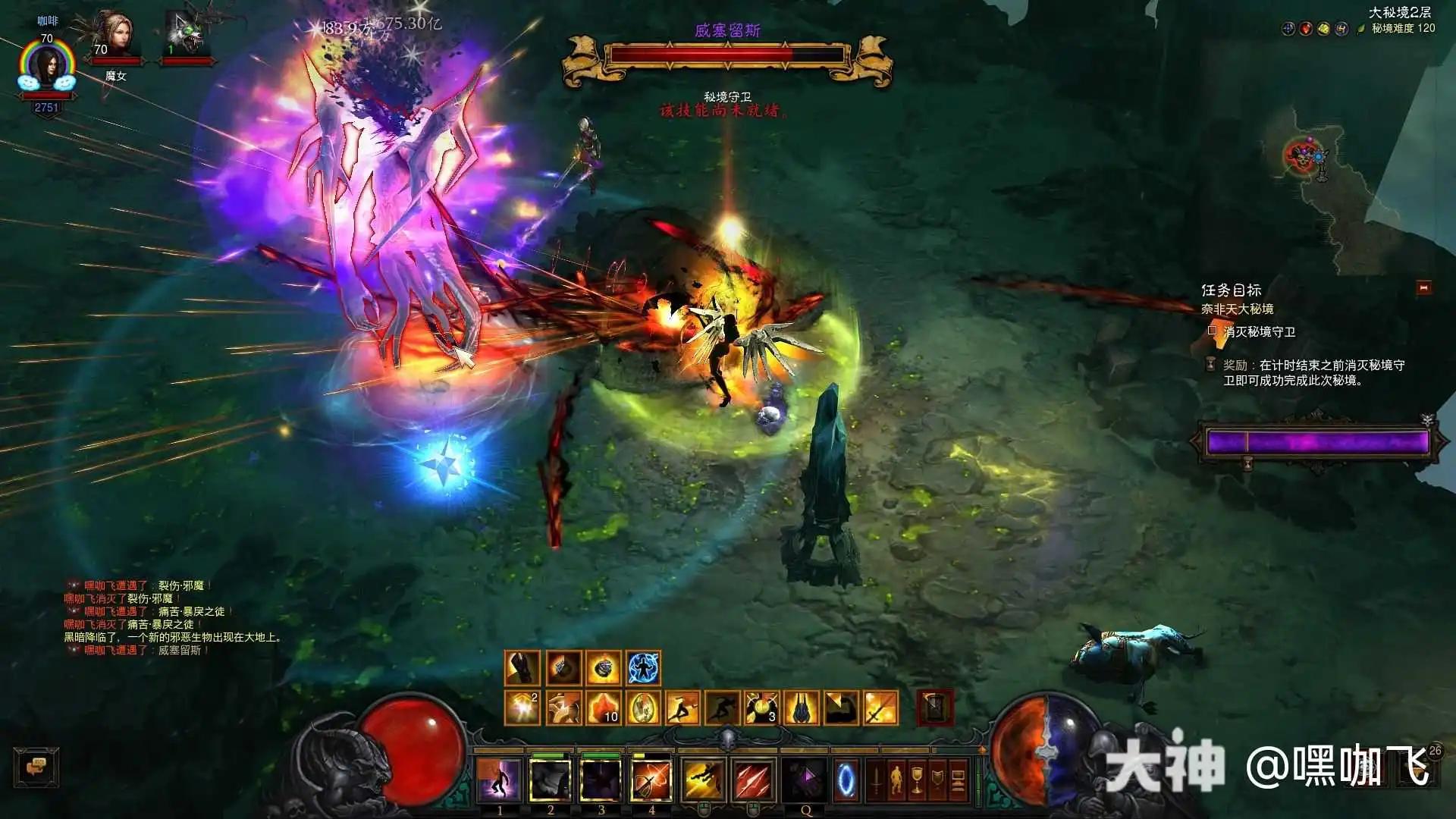Screen dimensions: 1456x819
Task: Open the character inventory button
Action: (x=896, y=780)
